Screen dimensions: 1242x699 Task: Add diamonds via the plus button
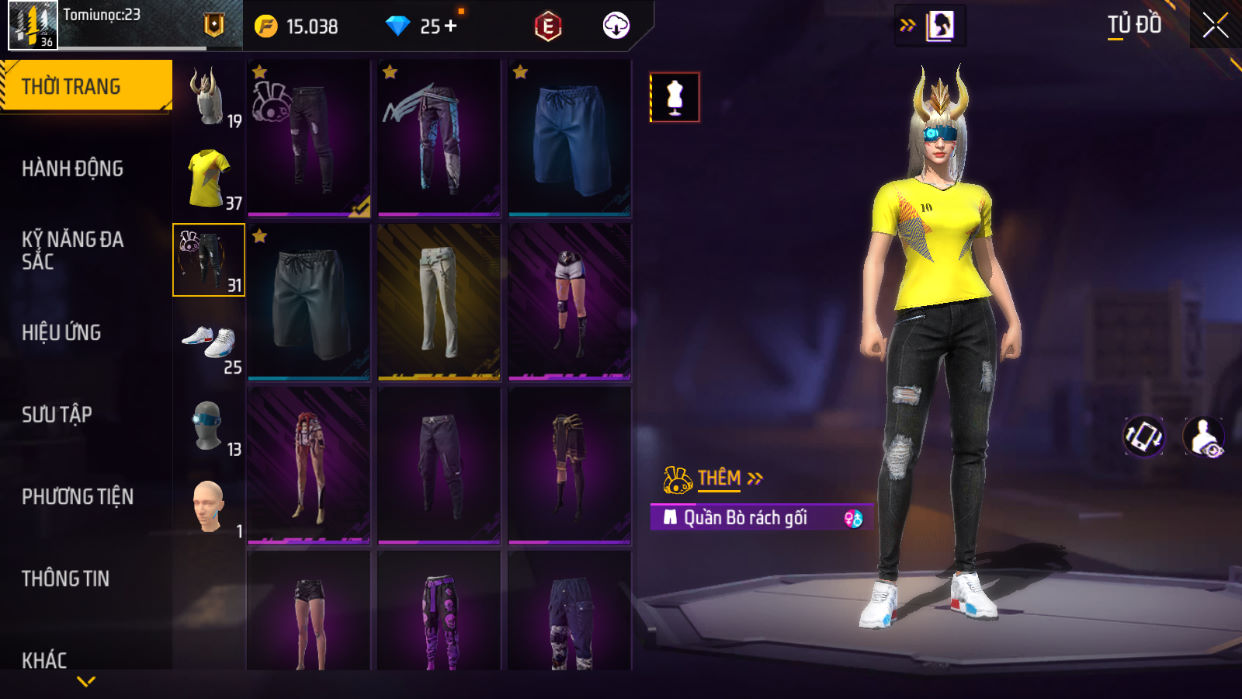tap(450, 26)
